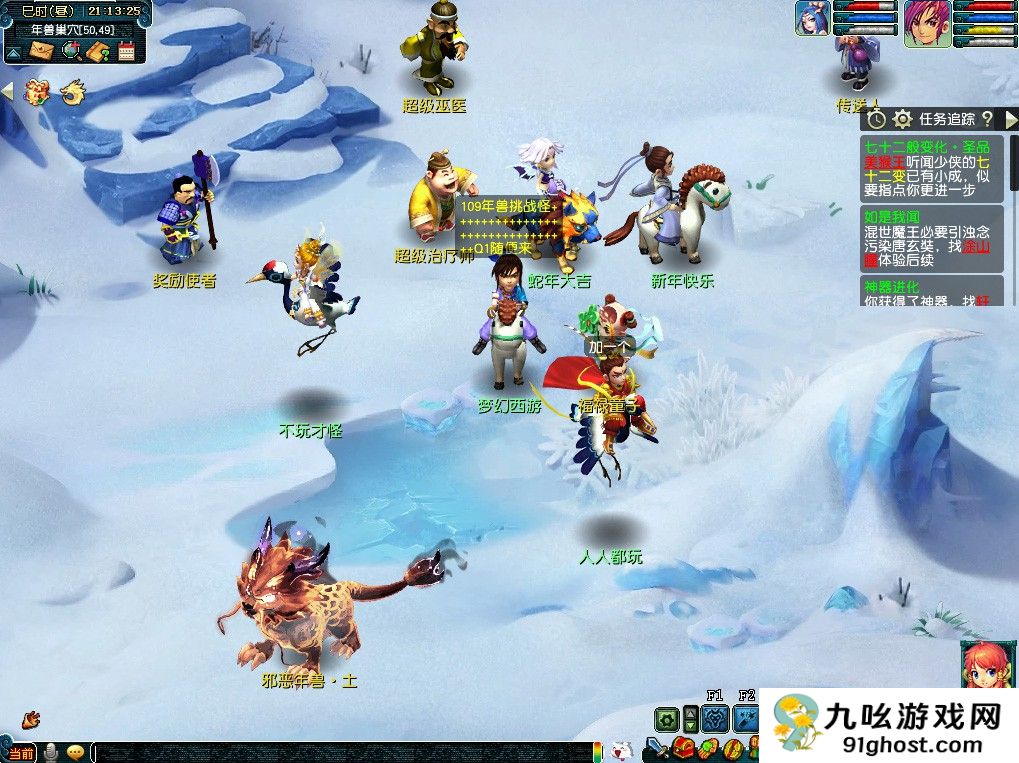Select the purple-haired character portrait
The height and width of the screenshot is (763, 1019).
[x=926, y=23]
